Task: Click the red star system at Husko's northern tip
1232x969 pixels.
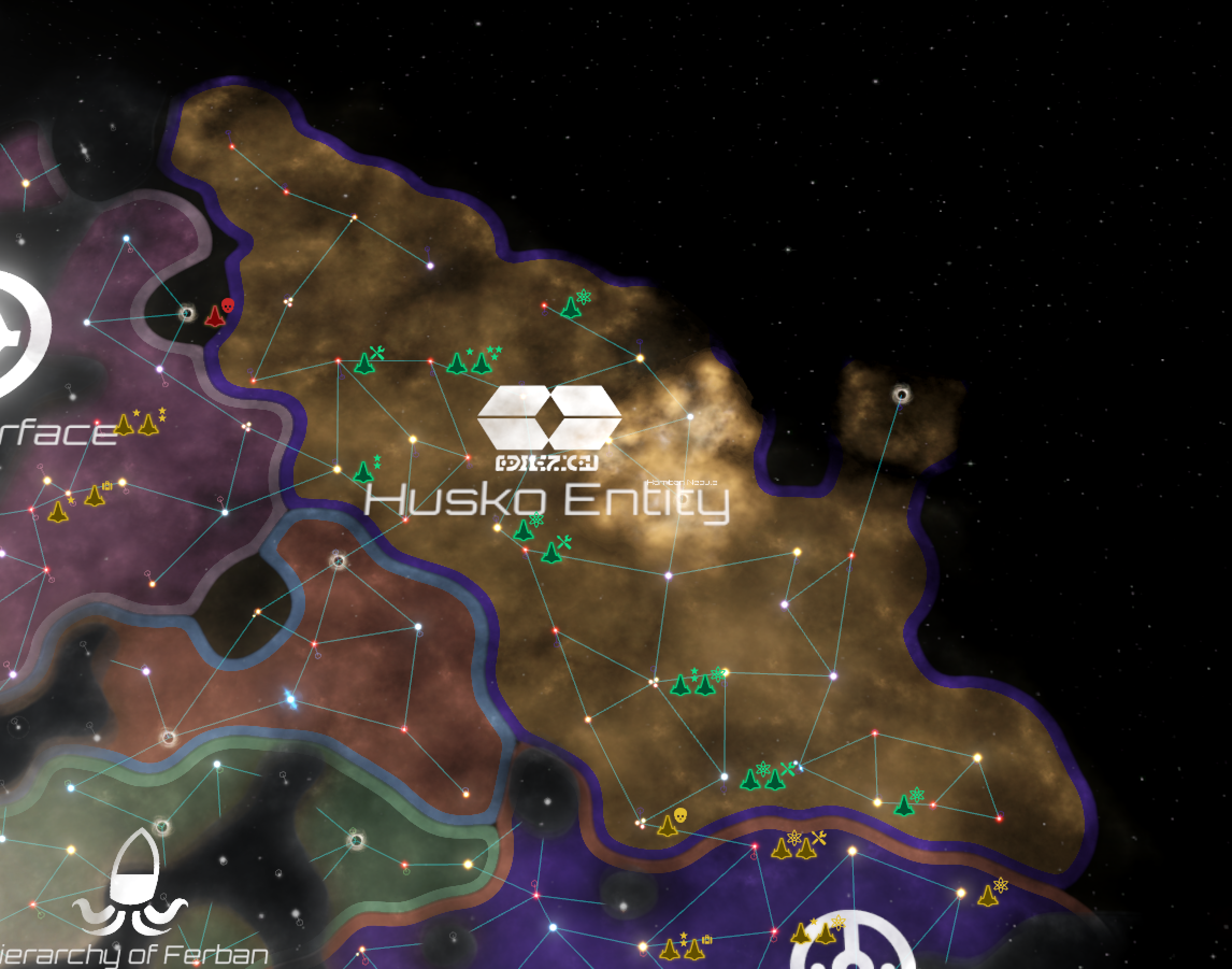Action: (x=232, y=146)
